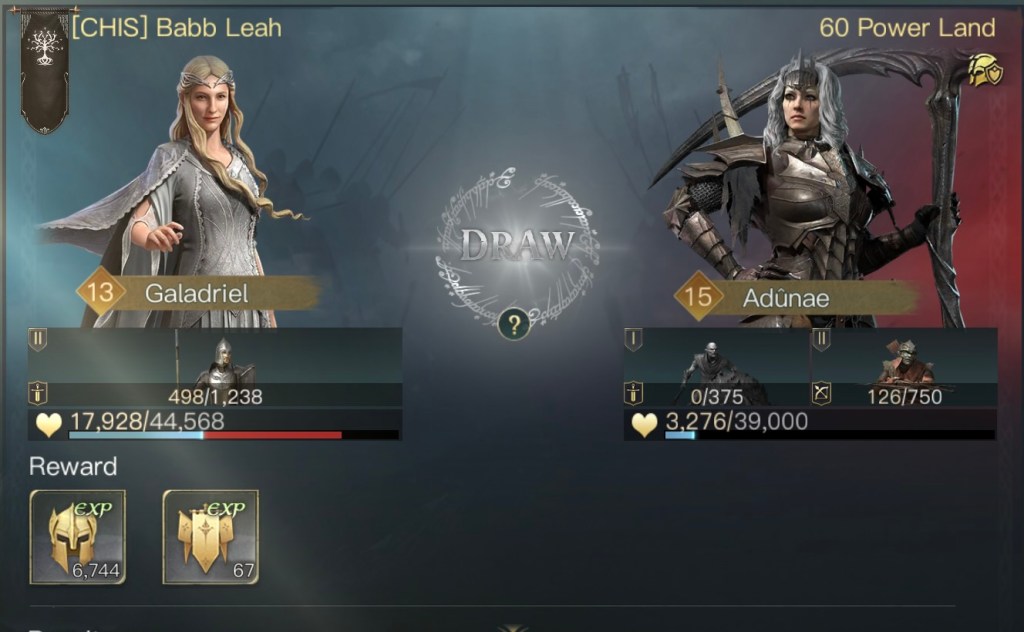The image size is (1024, 632).
Task: Open the white tree alliance banner
Action: (x=44, y=68)
